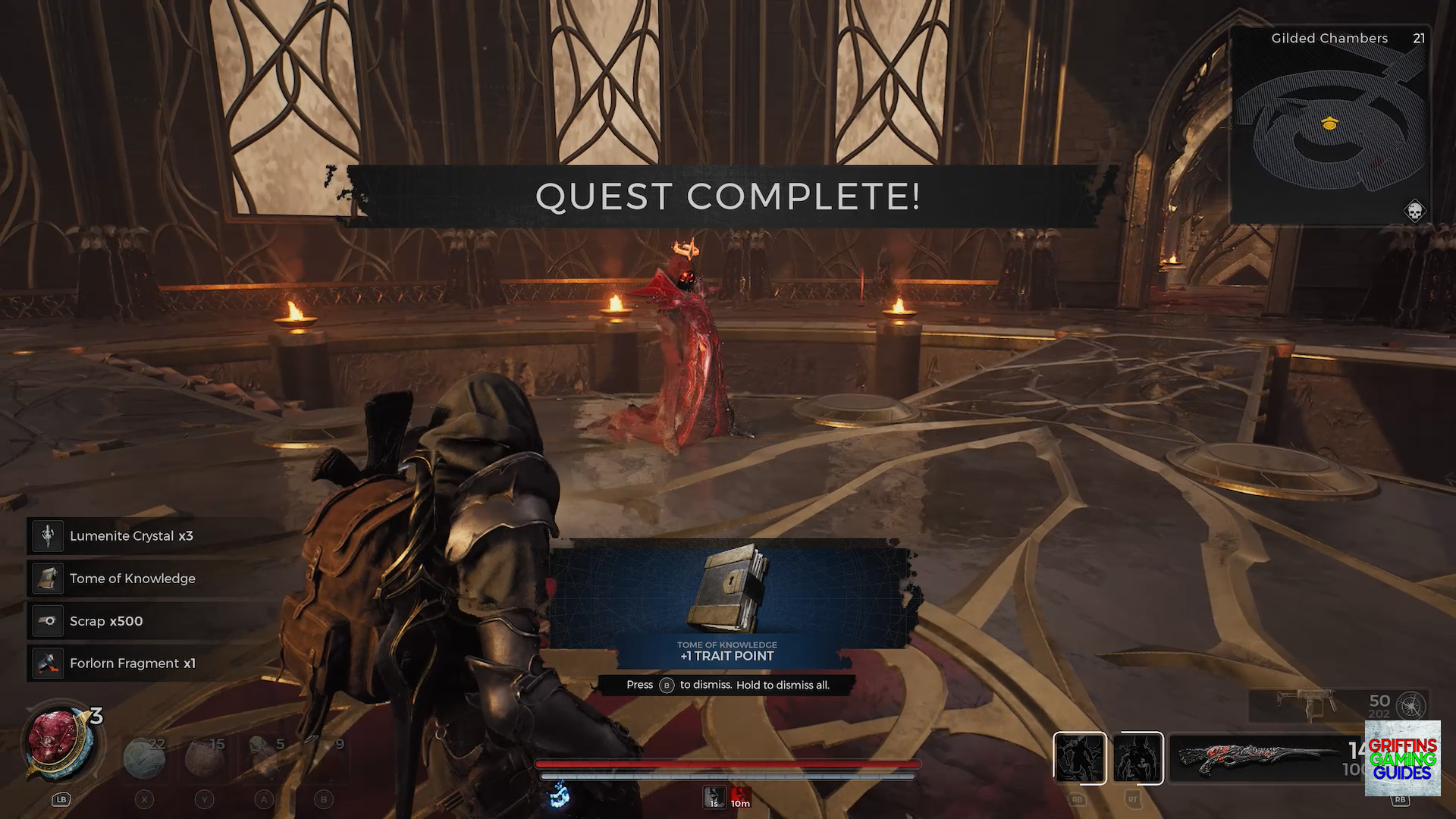Activate the second archetype skill icon
This screenshot has width=1456, height=819.
point(1138,758)
